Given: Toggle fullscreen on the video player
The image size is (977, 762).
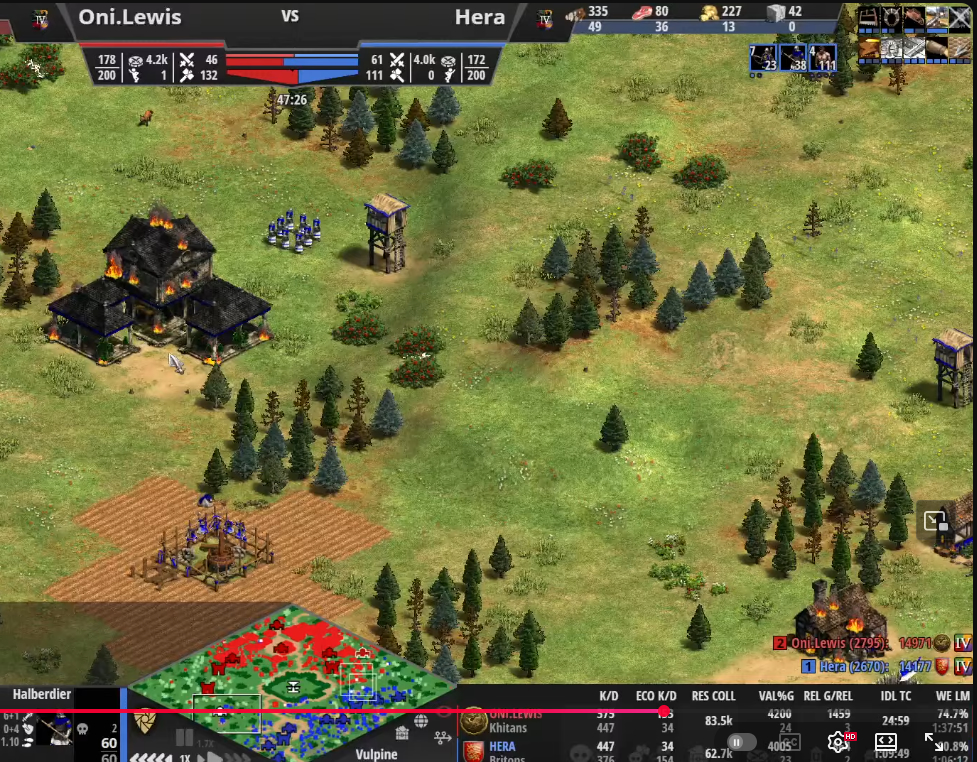Looking at the screenshot, I should point(934,742).
